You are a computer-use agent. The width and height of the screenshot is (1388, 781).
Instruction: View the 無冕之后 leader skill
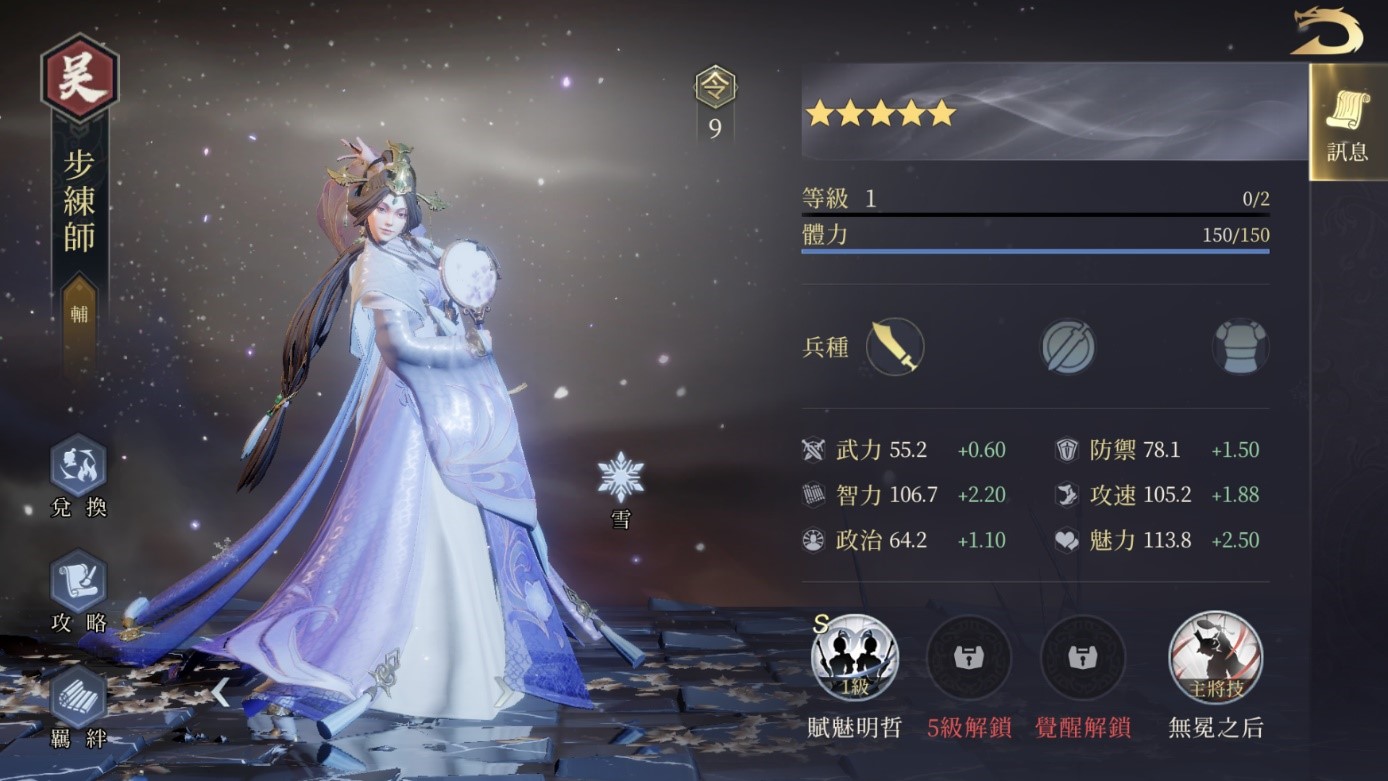tap(1215, 658)
